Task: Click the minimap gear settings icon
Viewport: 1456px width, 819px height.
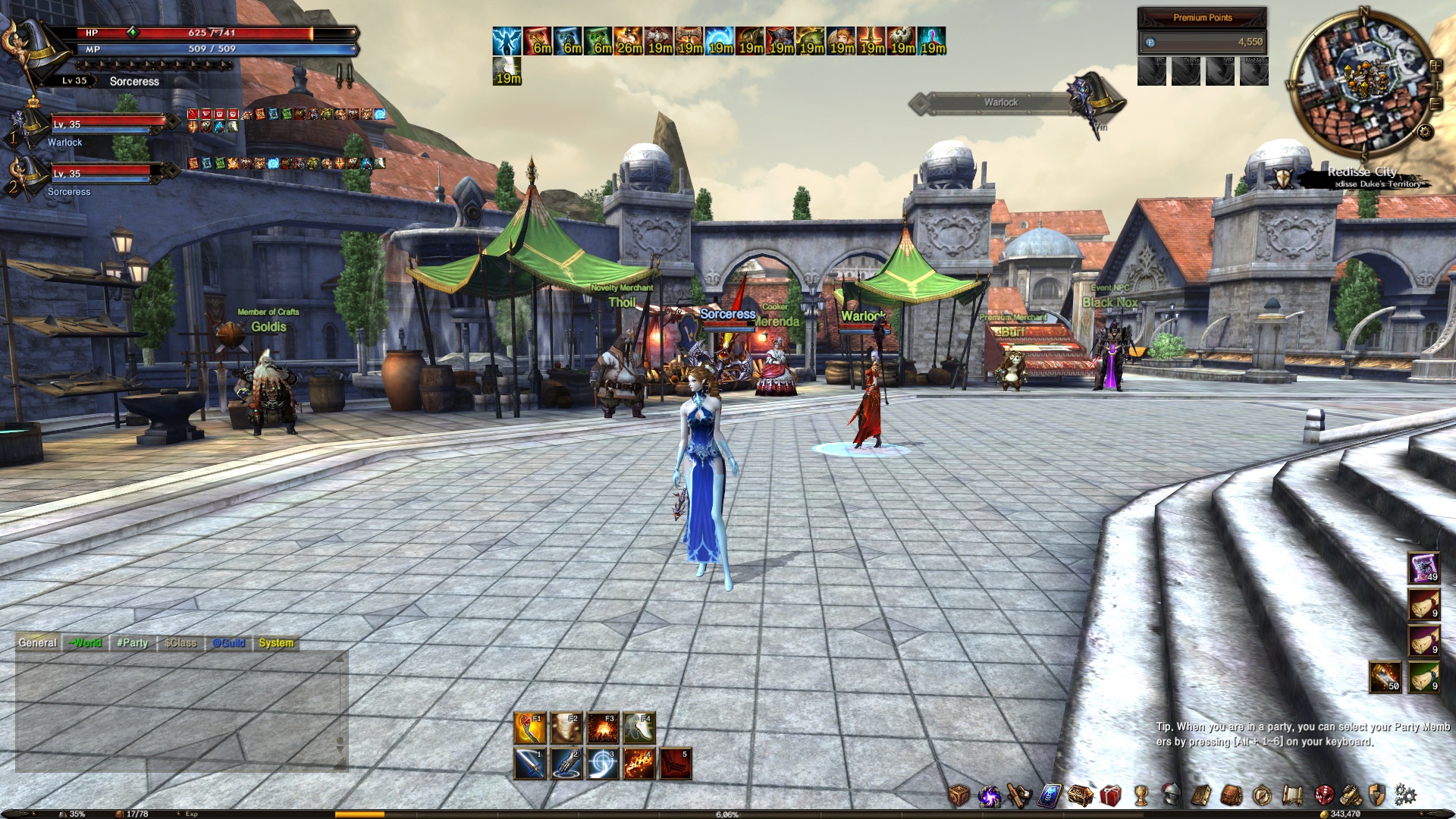Action: coord(1425,131)
